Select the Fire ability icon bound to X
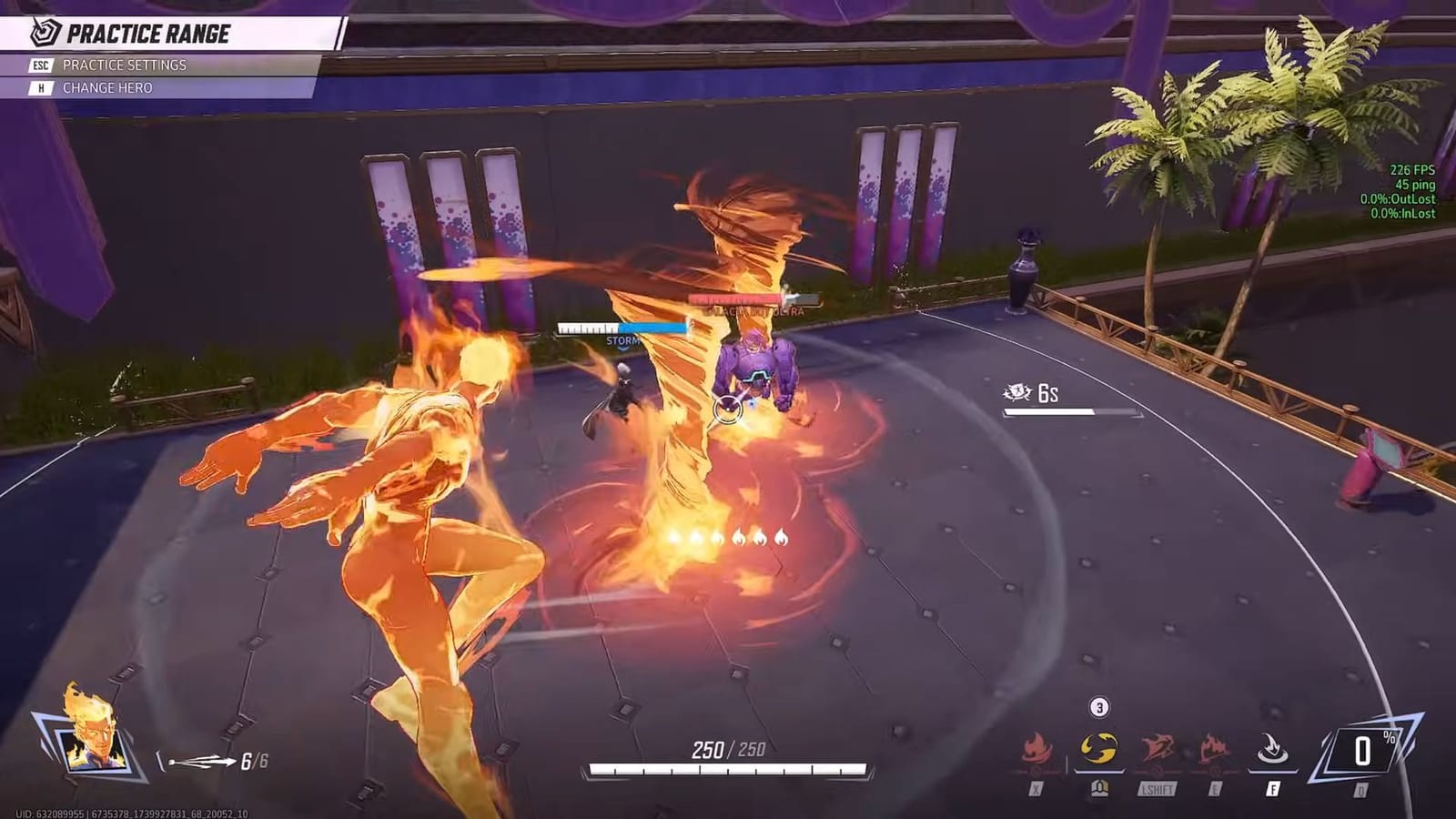1456x819 pixels. (1035, 747)
